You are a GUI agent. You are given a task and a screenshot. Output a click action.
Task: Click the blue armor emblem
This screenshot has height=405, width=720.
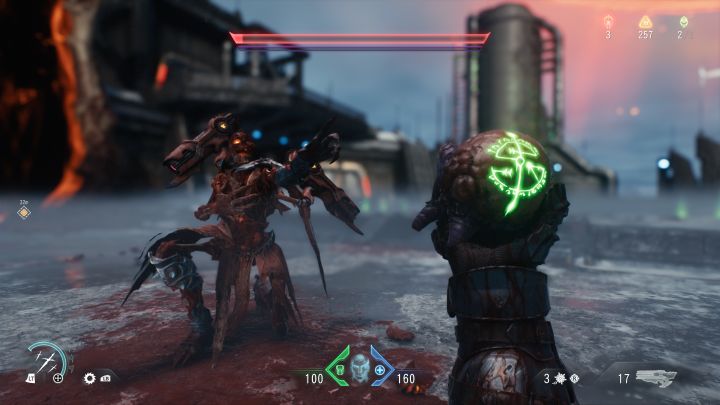click(x=380, y=369)
